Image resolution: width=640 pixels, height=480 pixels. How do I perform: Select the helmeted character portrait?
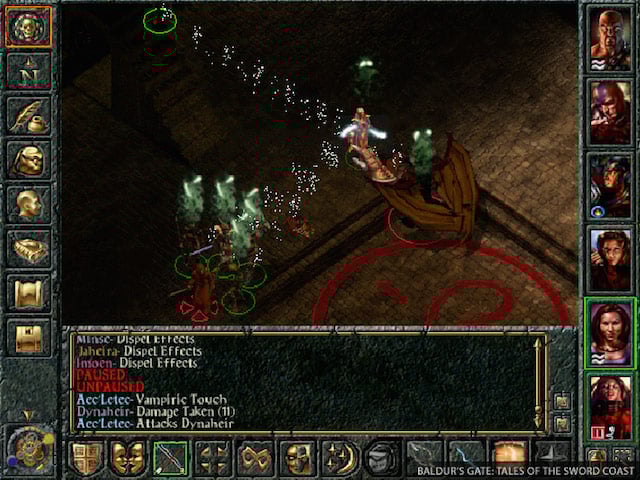[609, 183]
